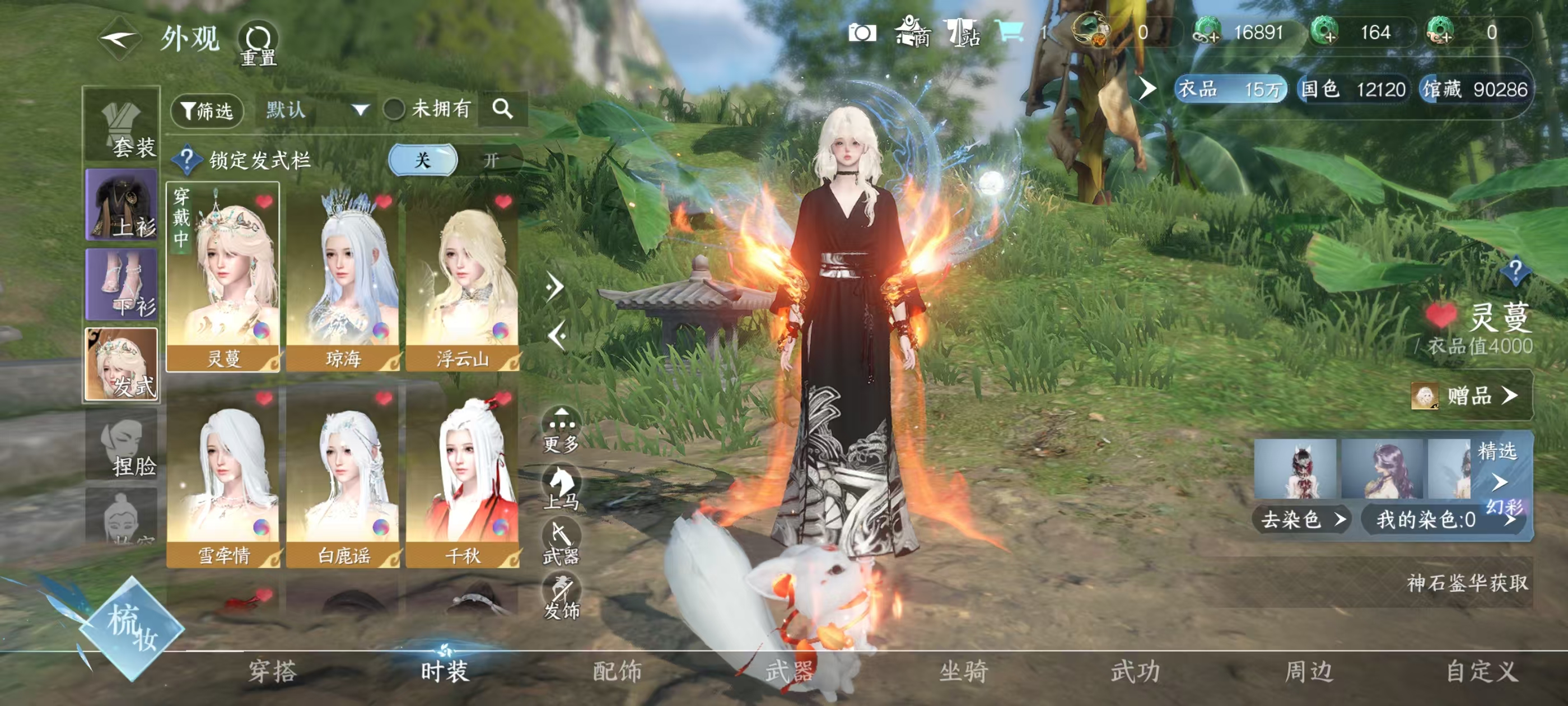Pick the 浮云山 hairstyle card

[x=463, y=278]
